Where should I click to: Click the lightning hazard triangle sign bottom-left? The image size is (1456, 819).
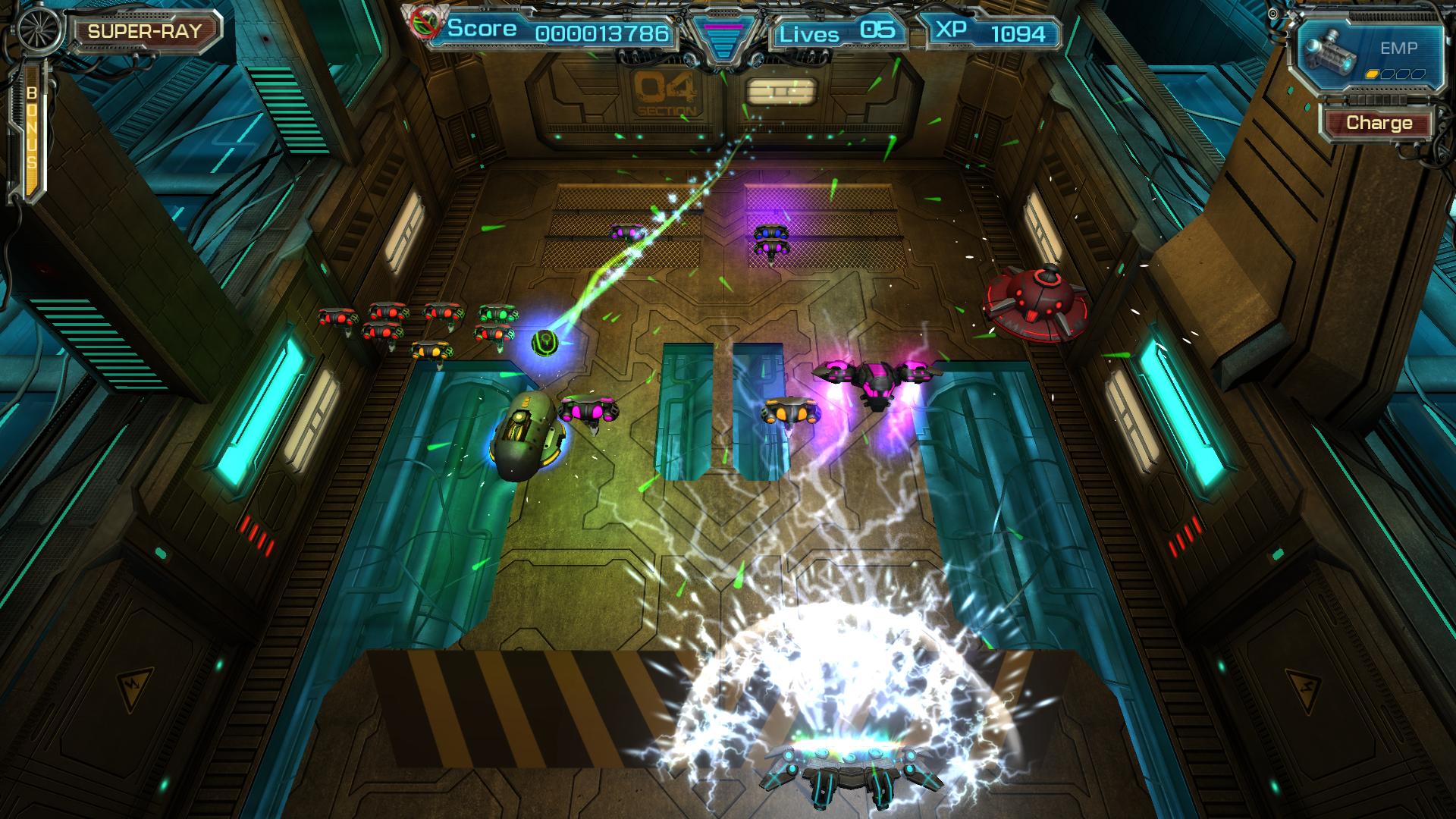click(134, 687)
